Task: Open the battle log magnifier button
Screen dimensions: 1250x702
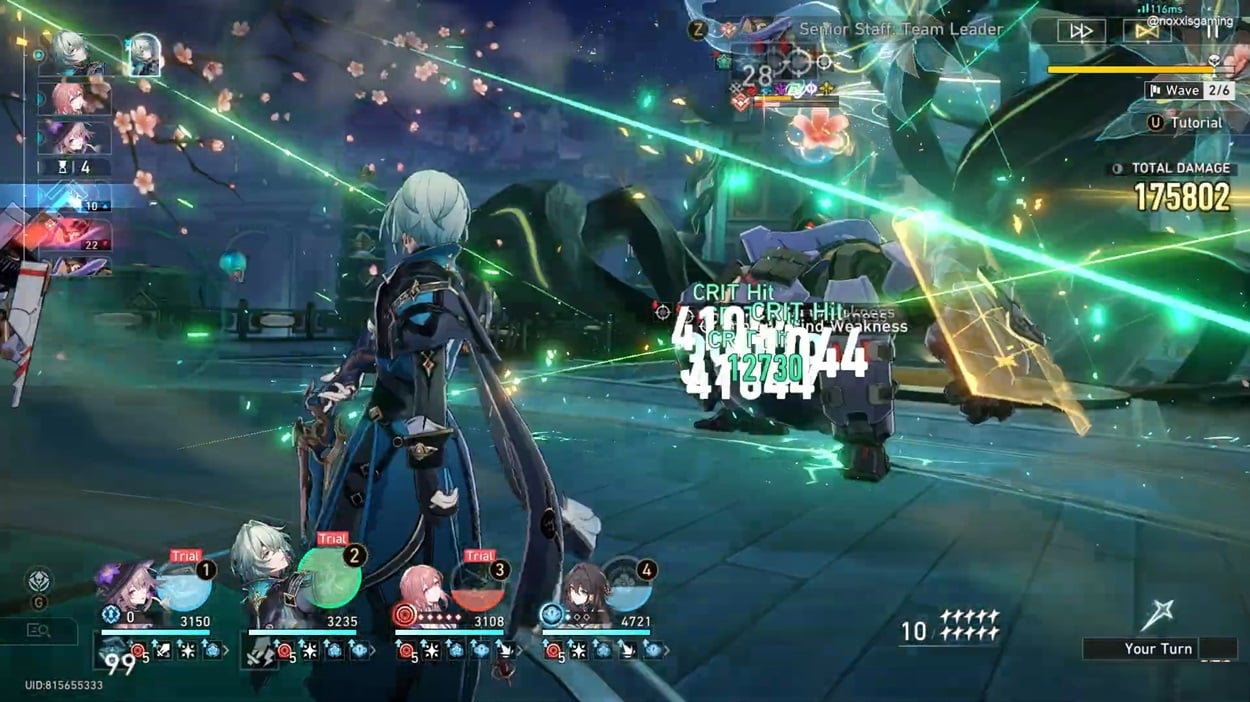Action: point(39,631)
